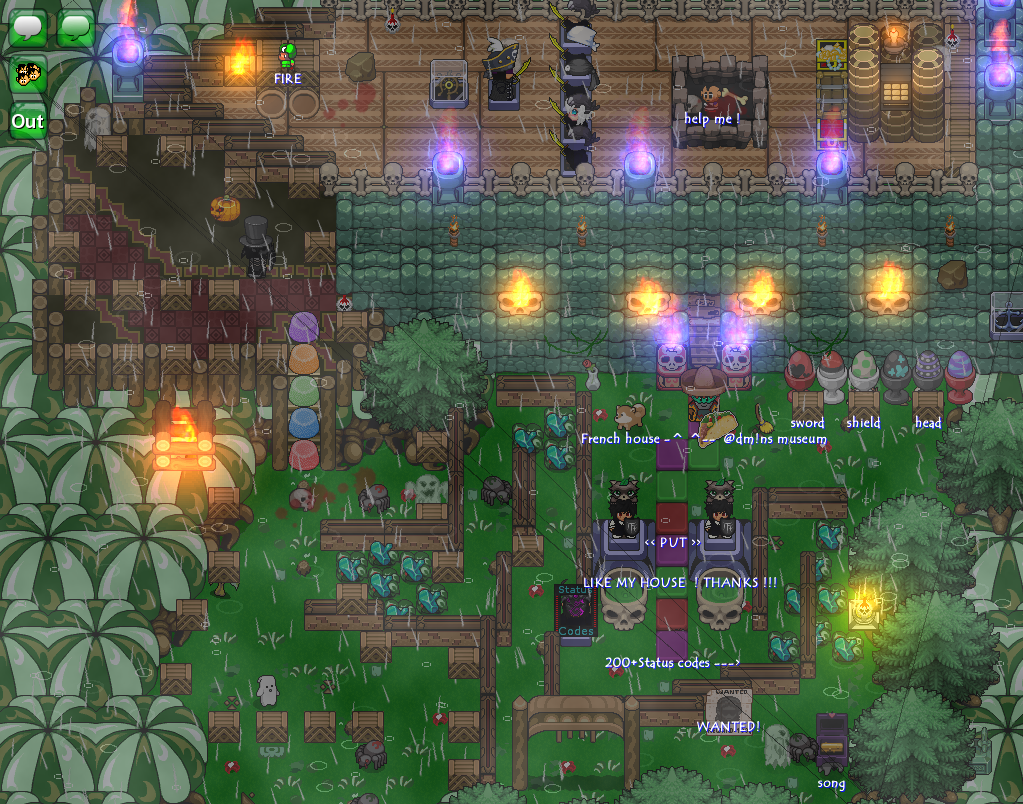Screen dimensions: 1023x804
Task: Show the player list faces icon
Action: click(28, 75)
